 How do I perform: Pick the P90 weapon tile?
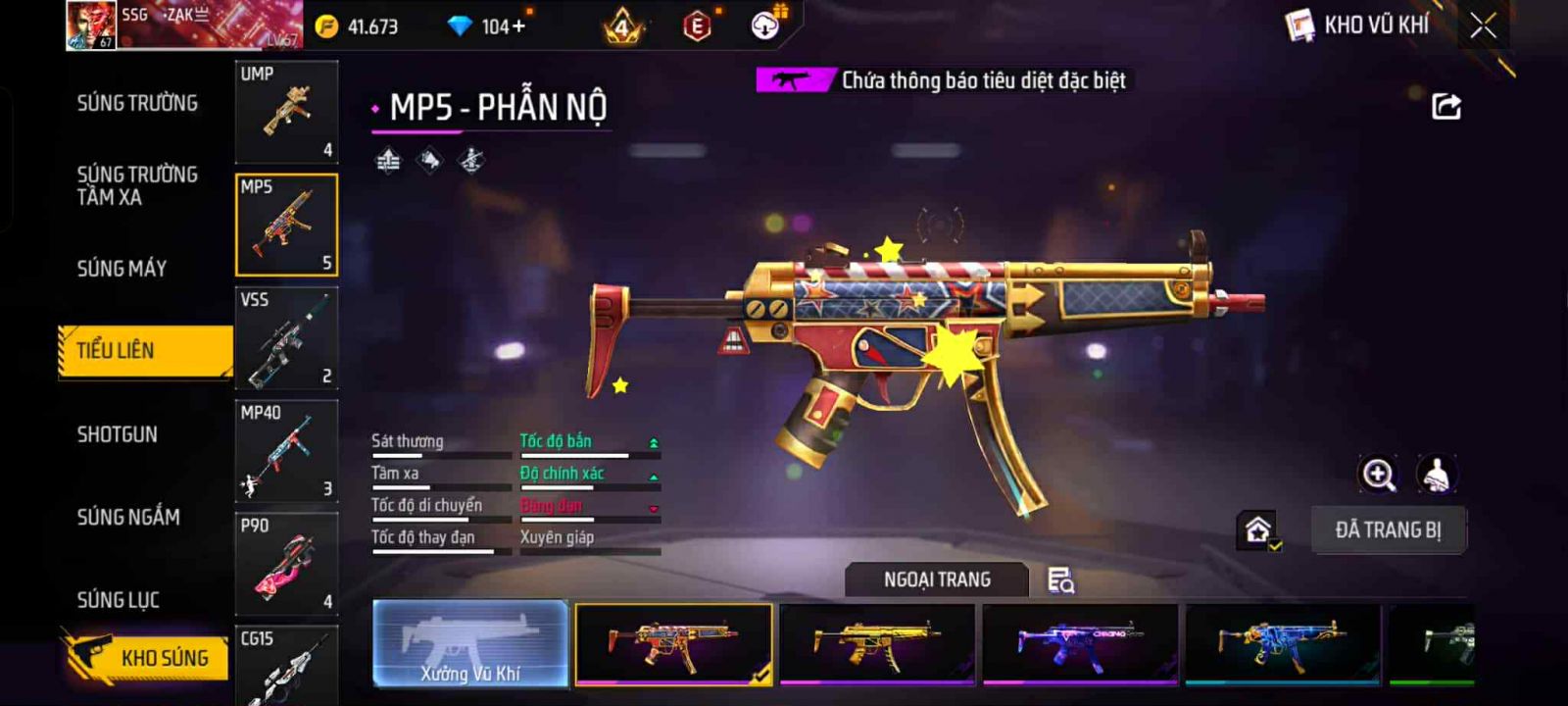286,564
